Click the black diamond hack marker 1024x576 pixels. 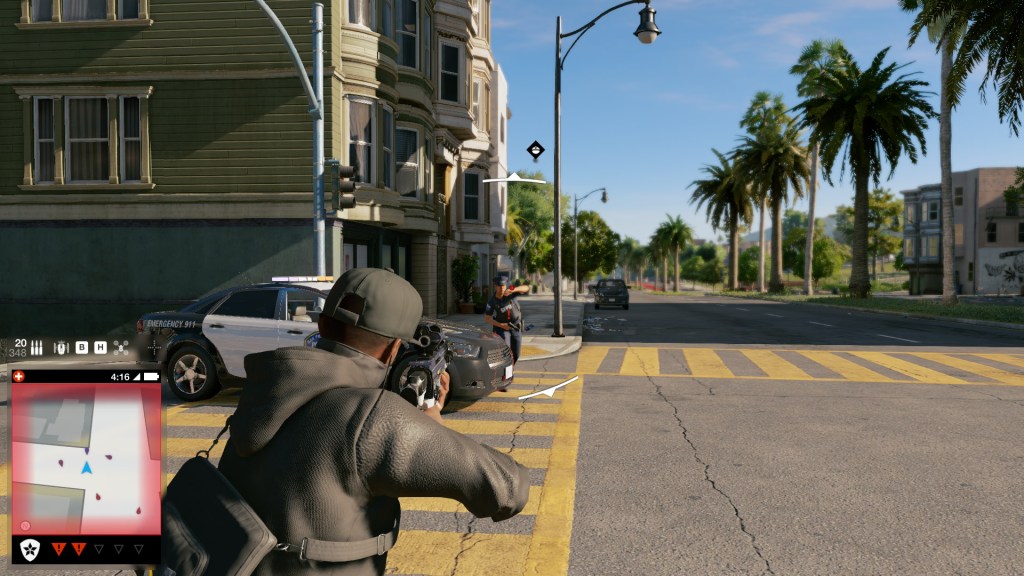[536, 150]
